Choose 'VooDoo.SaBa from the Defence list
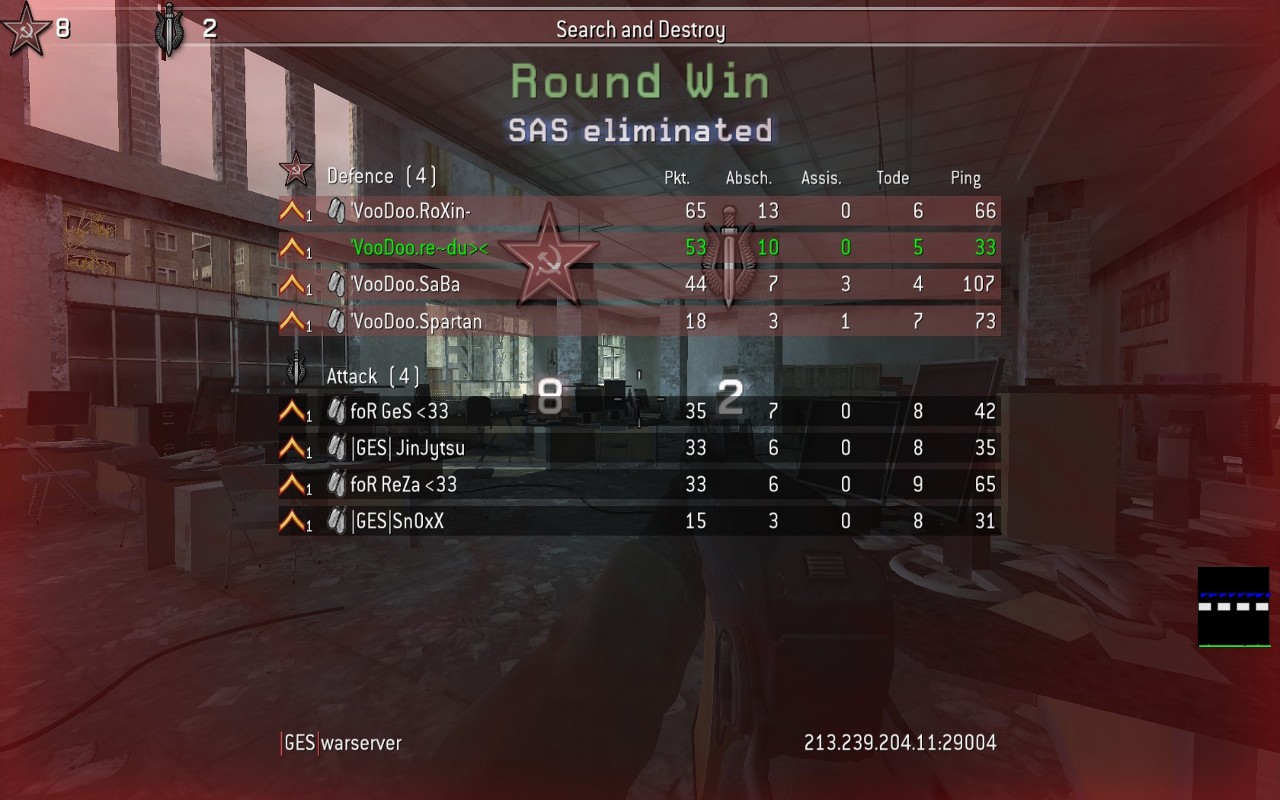This screenshot has width=1280, height=800. 405,285
